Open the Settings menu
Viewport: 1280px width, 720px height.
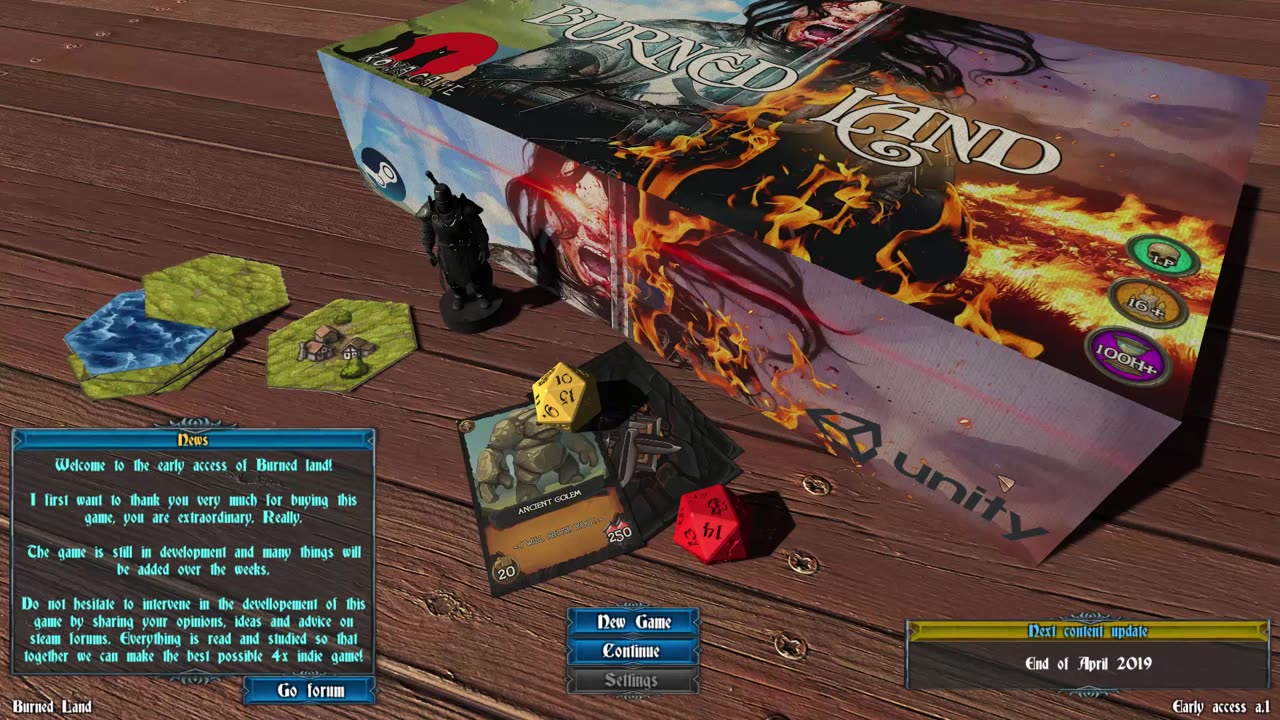[633, 680]
